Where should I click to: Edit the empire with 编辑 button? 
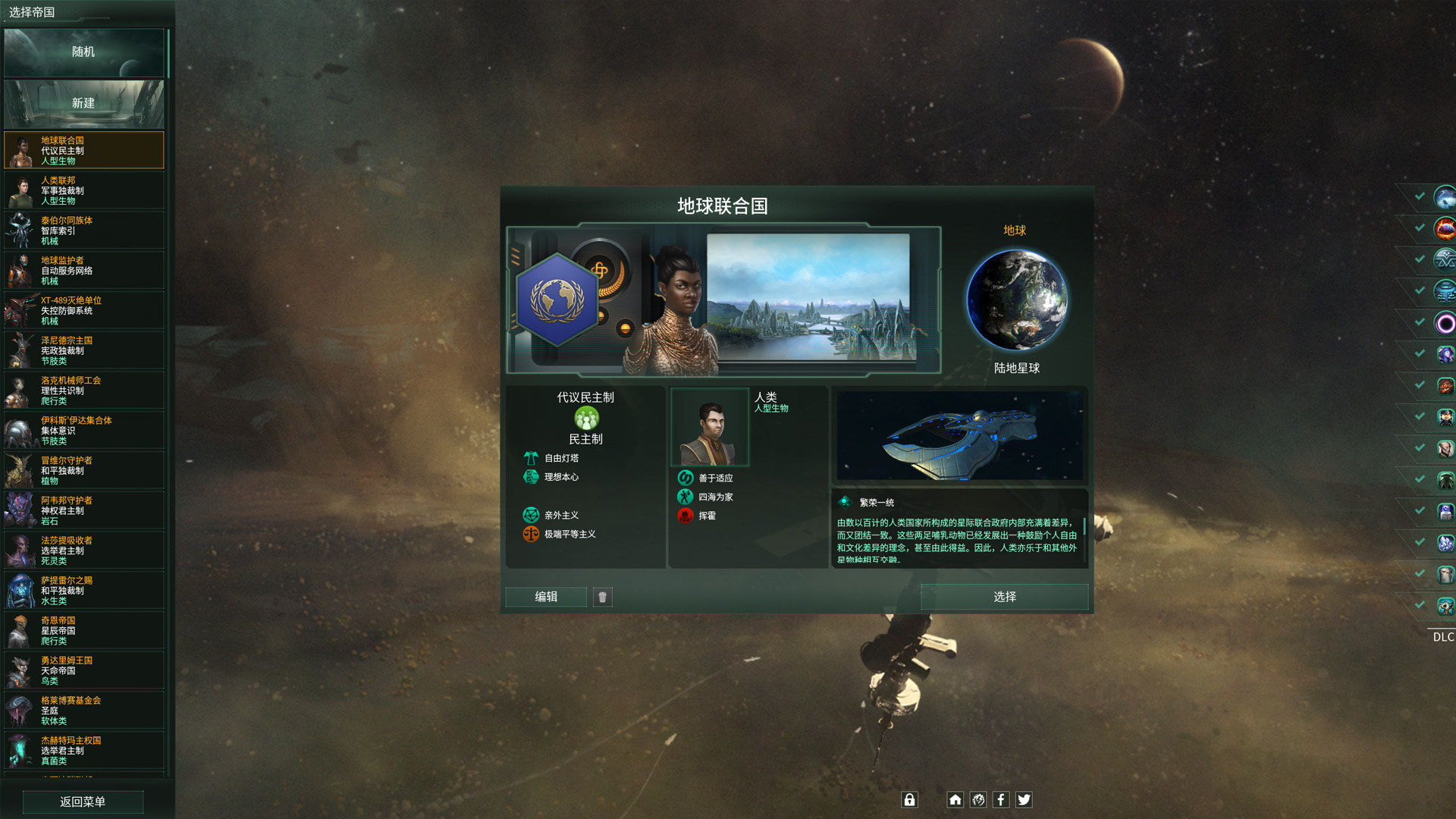coord(546,597)
